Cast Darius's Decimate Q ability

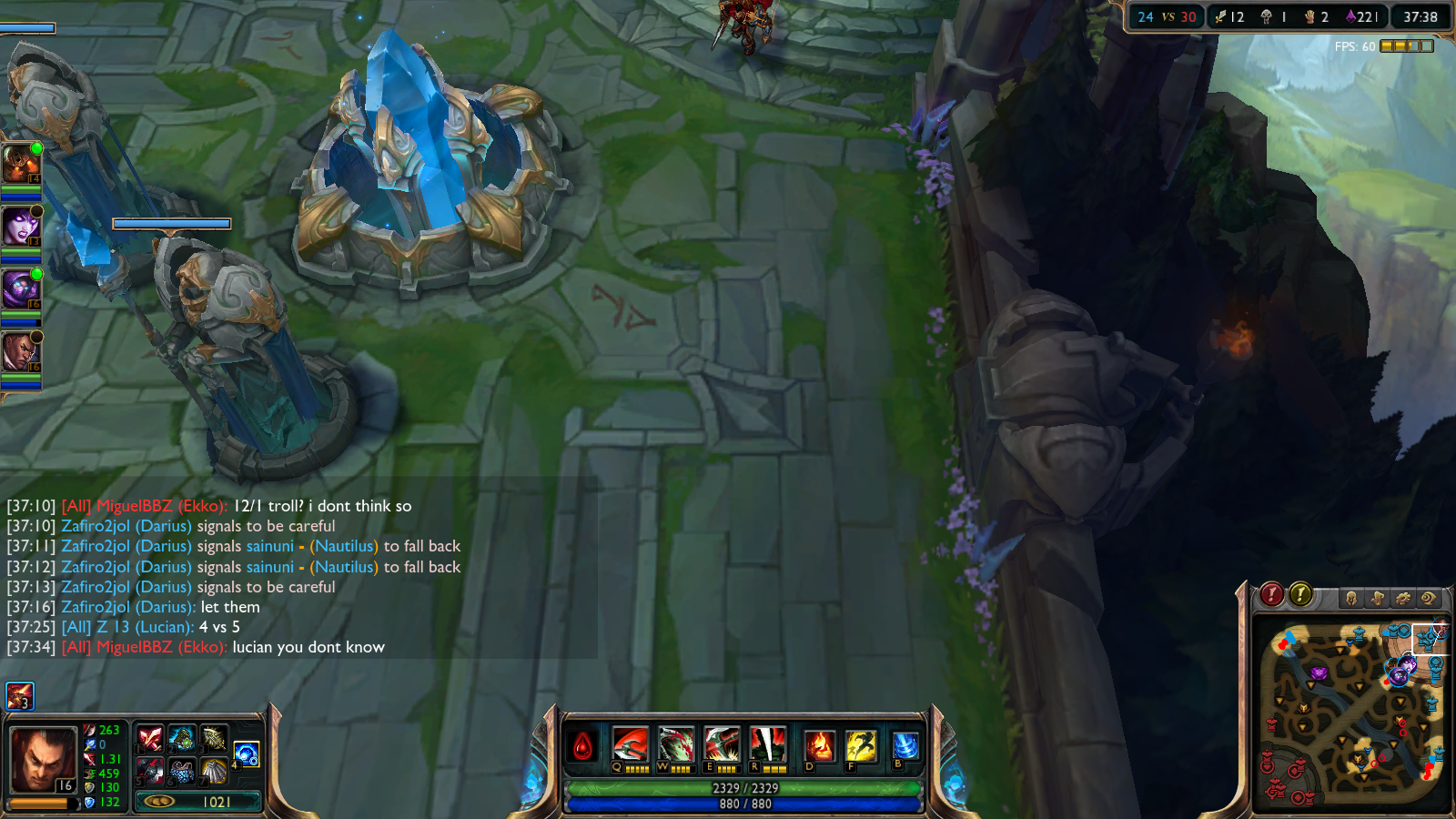click(x=630, y=744)
